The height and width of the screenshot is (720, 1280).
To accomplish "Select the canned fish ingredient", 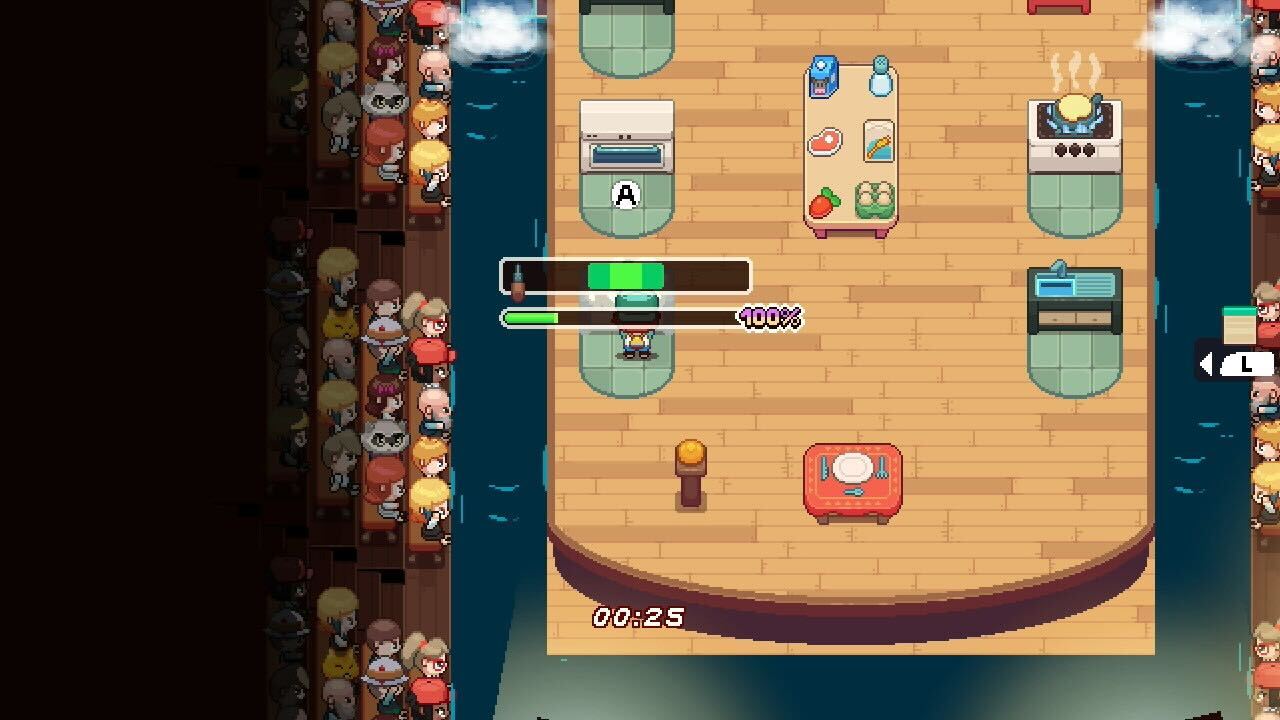I will pos(877,140).
